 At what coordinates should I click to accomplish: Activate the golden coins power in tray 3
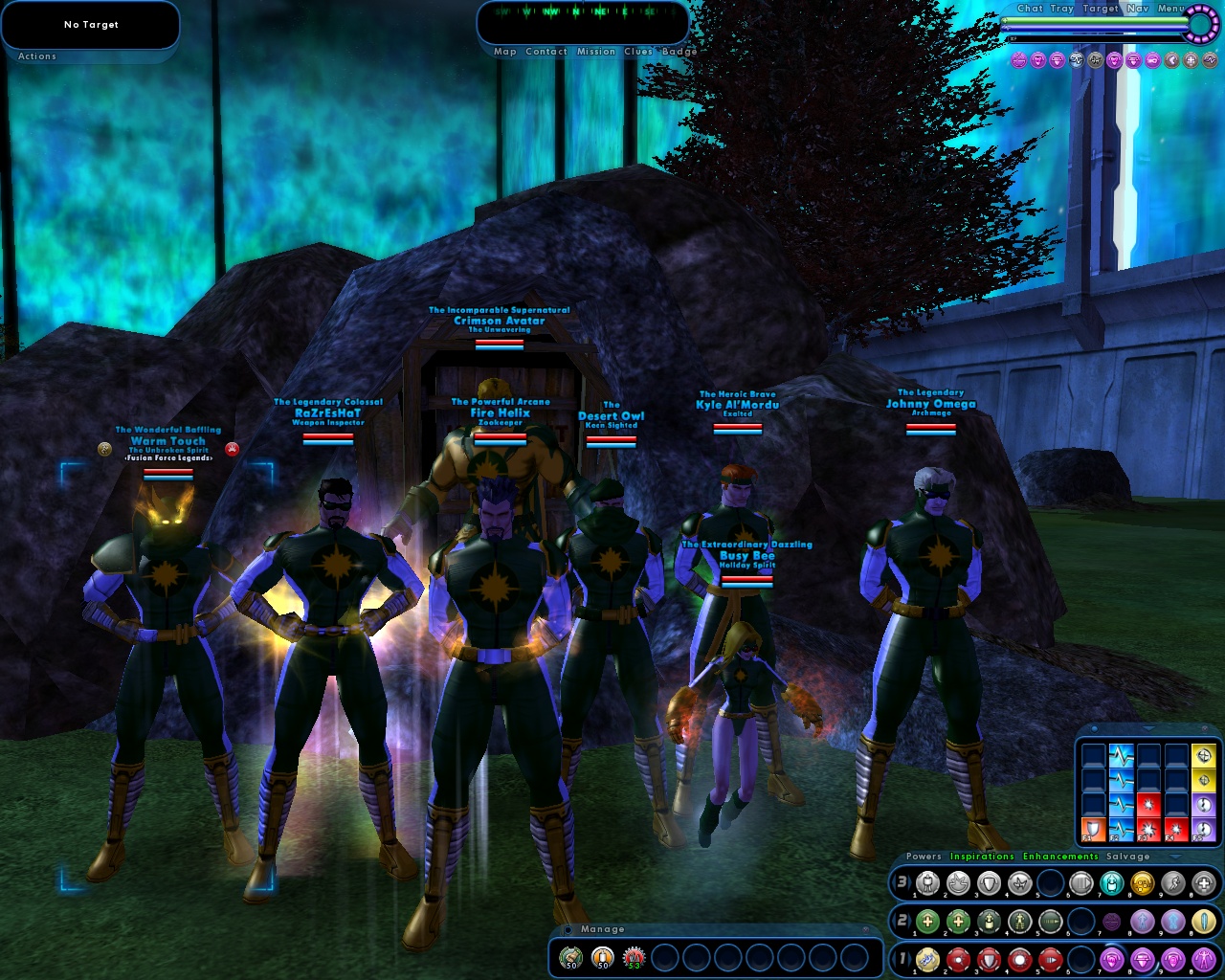[x=1141, y=883]
